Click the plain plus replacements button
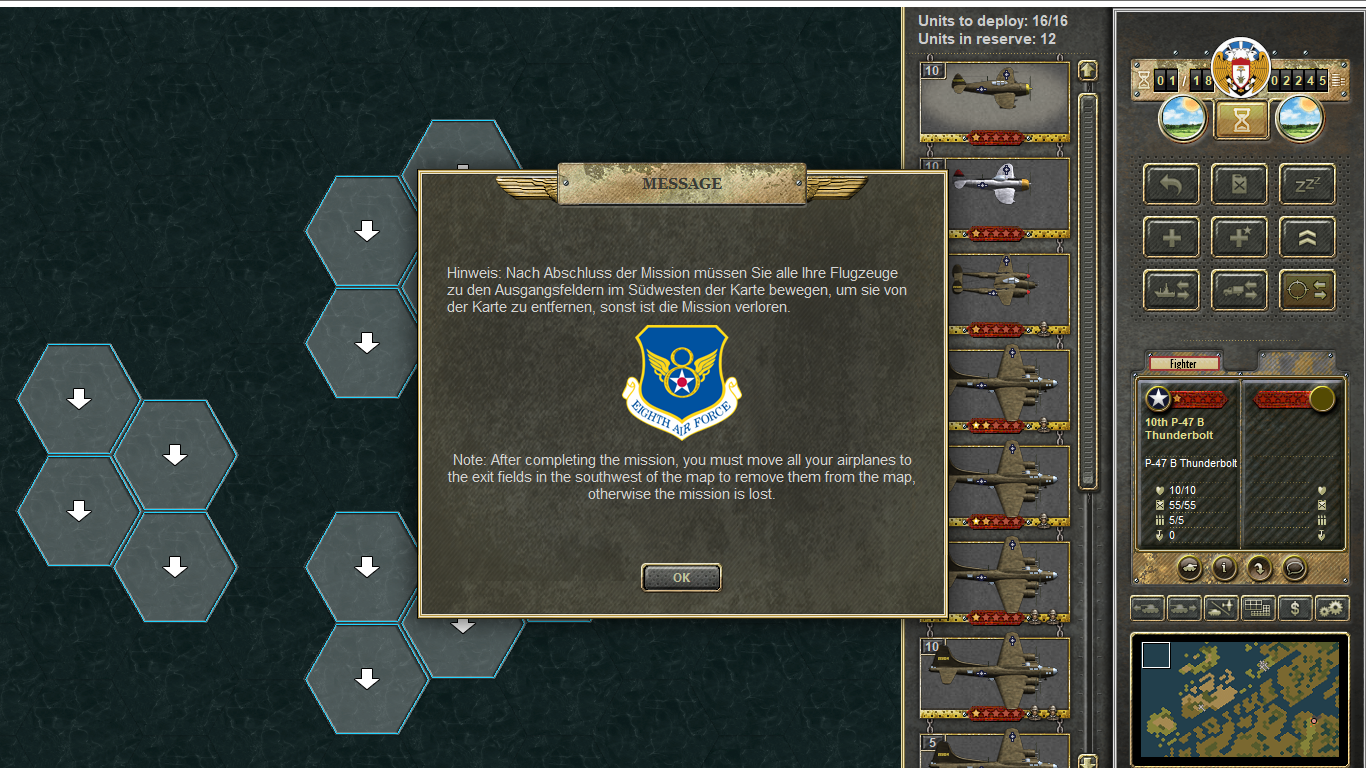The height and width of the screenshot is (768, 1366). click(1171, 238)
